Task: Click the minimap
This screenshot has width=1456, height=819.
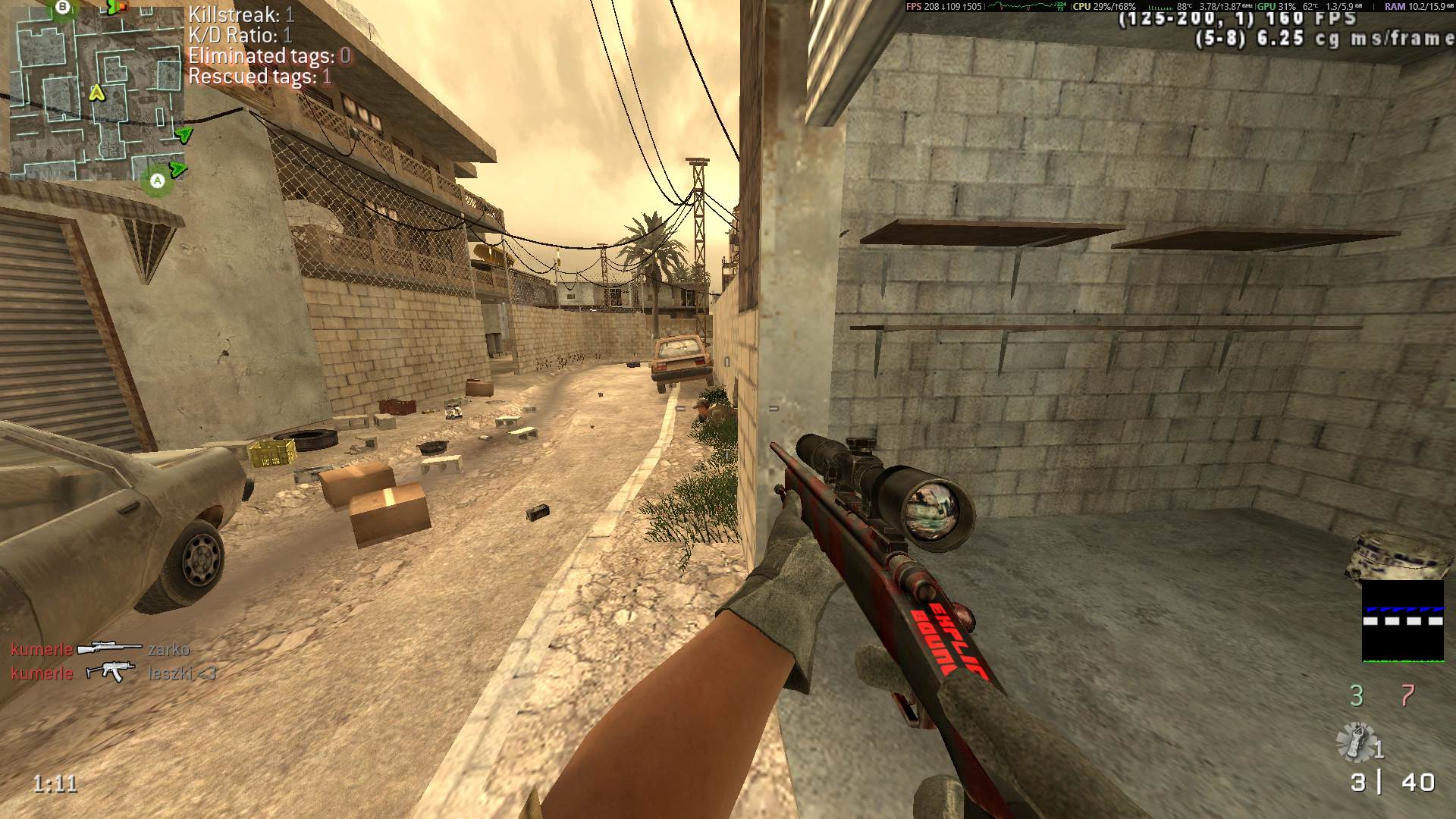Action: click(96, 91)
